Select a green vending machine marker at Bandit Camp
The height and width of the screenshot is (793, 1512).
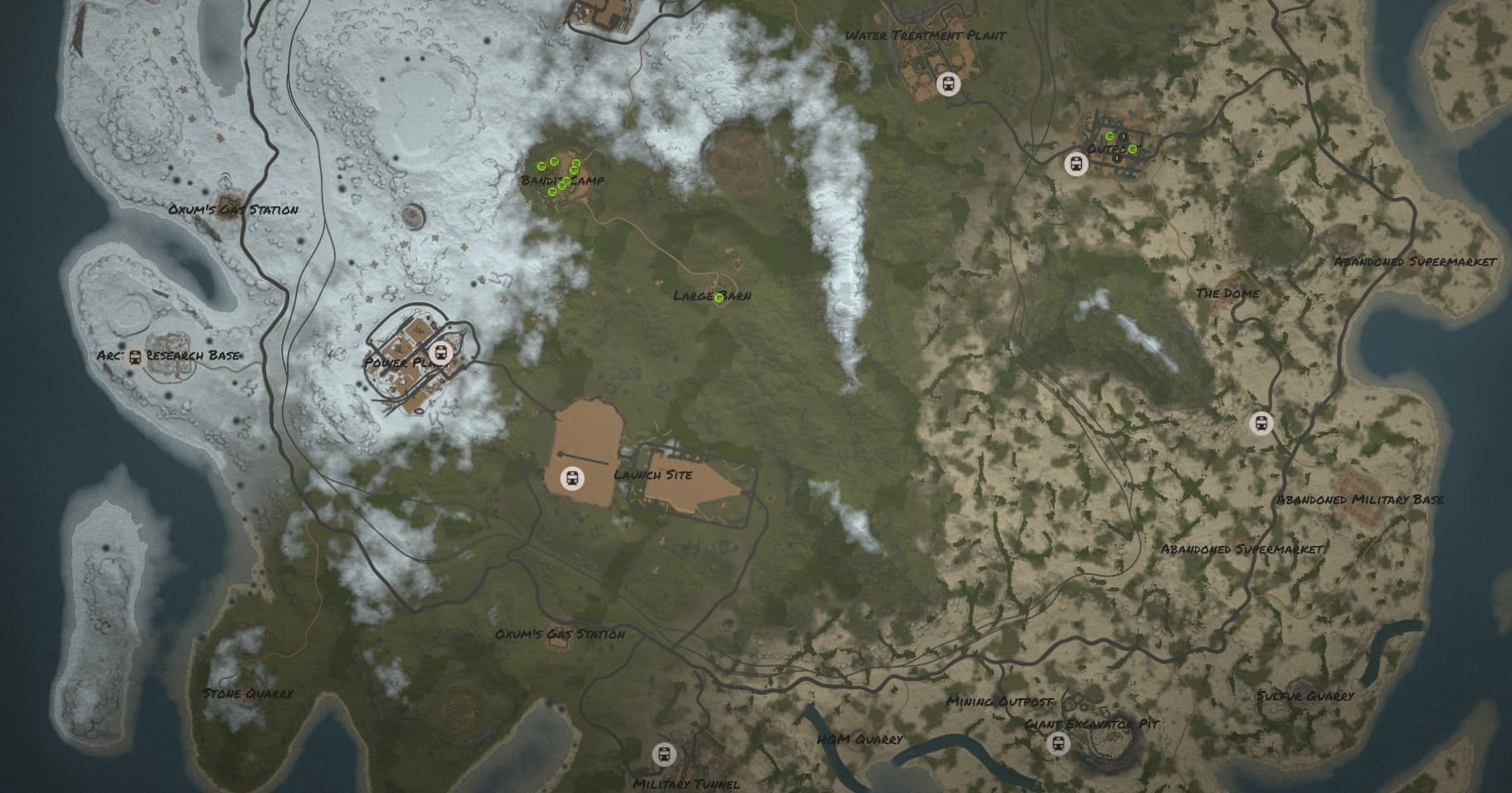541,167
